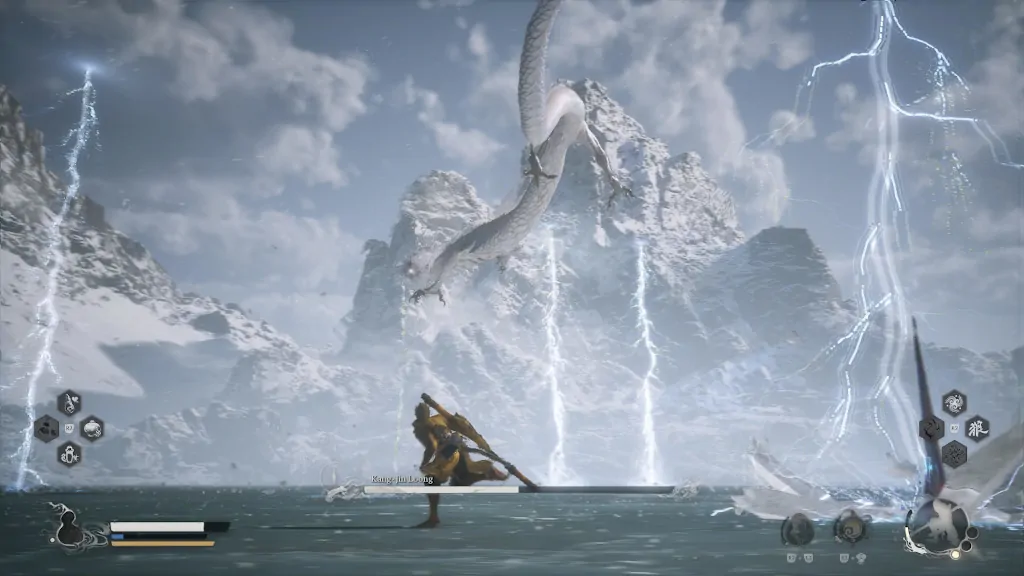Activate the swirling cloud spell icon
Screen dimensions: 1024x576
[x=953, y=403]
